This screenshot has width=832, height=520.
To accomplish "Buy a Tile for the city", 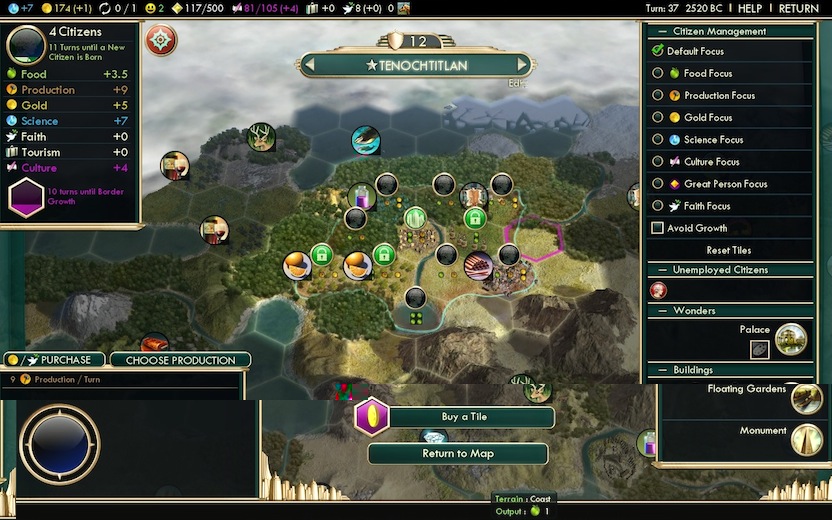I will (464, 417).
